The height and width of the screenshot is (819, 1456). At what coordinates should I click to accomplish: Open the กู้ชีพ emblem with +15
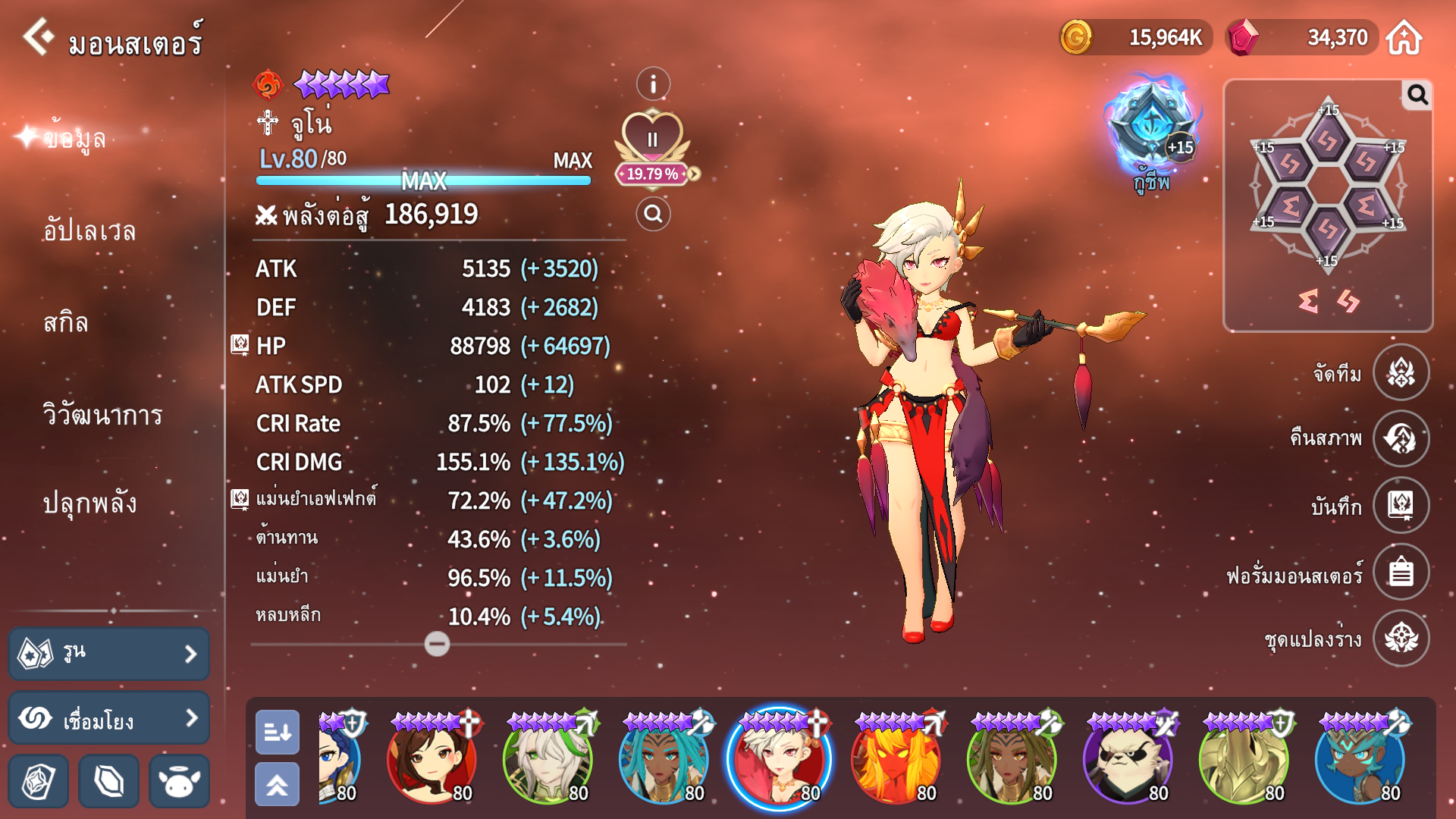[1151, 129]
